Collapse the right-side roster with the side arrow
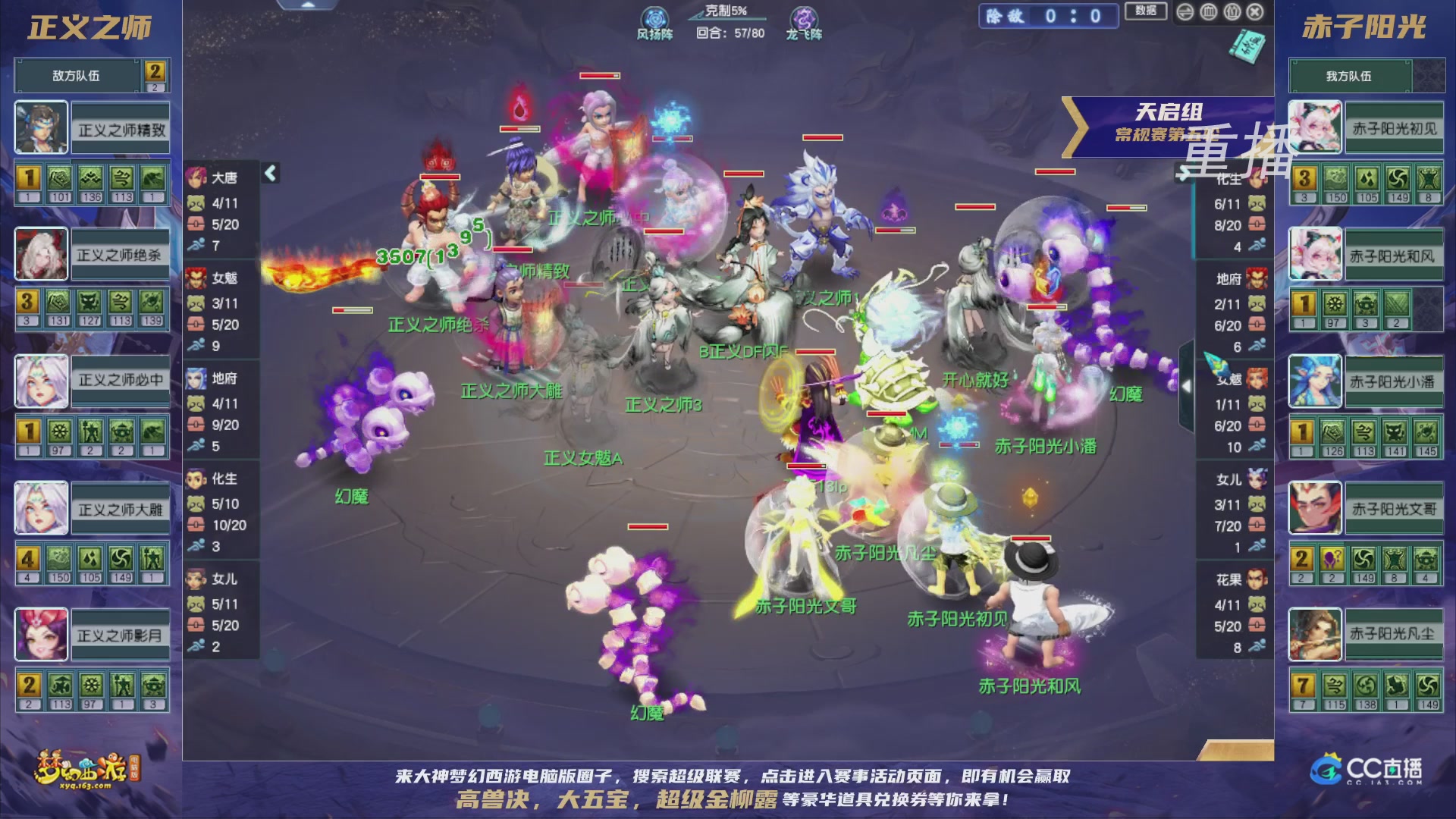The height and width of the screenshot is (819, 1456). 1187,385
